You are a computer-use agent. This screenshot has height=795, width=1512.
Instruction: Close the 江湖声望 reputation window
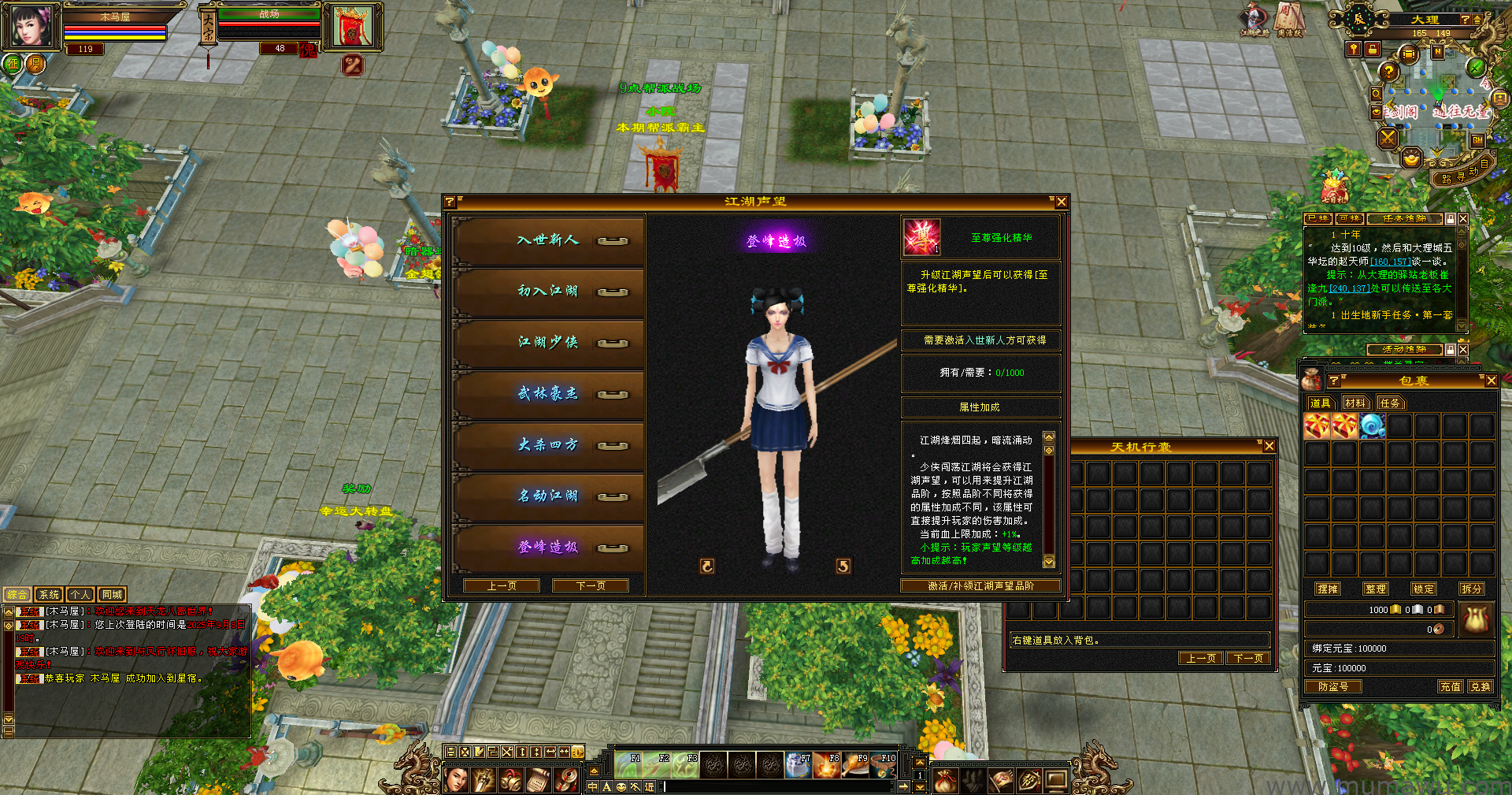click(1061, 202)
